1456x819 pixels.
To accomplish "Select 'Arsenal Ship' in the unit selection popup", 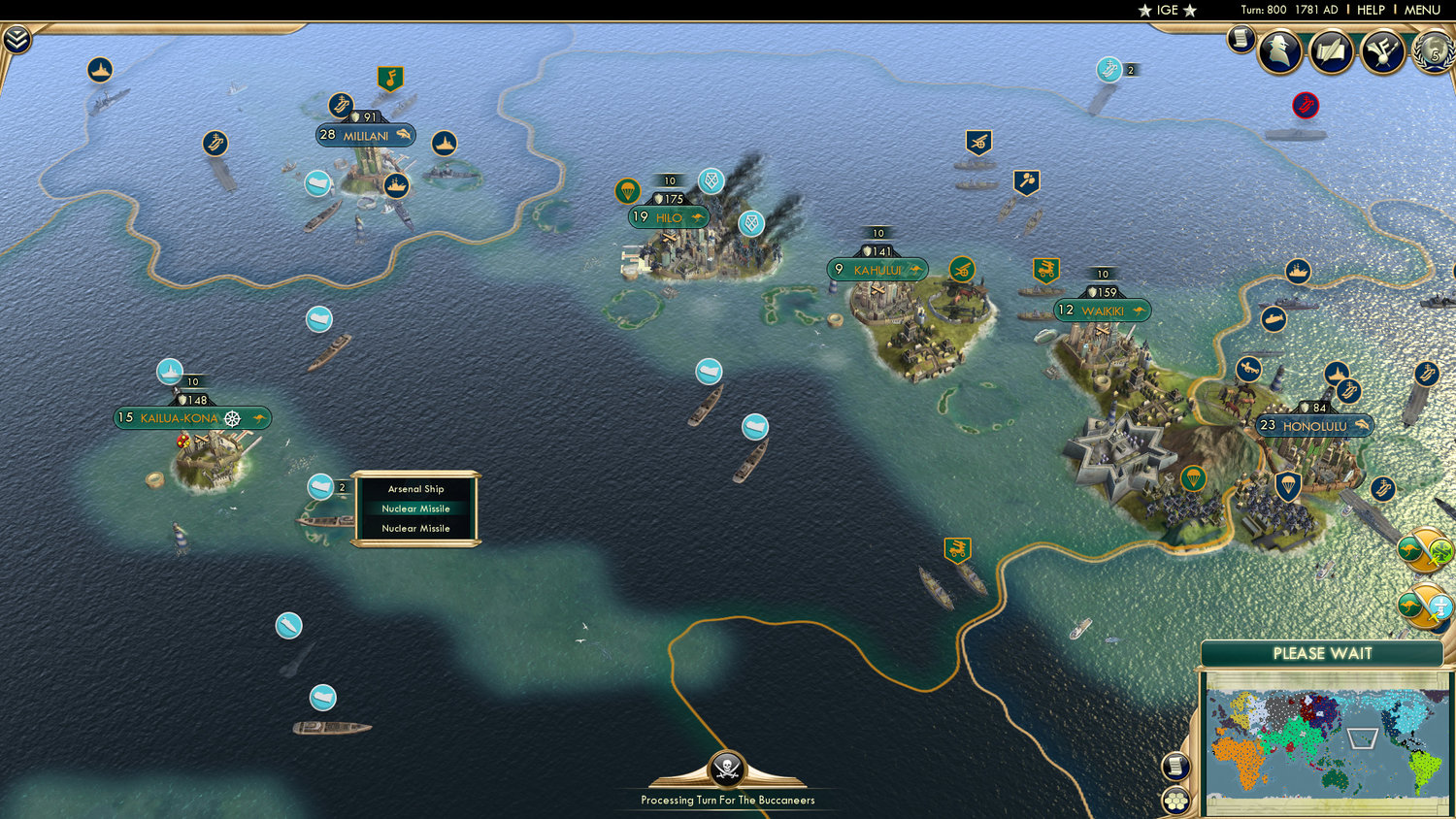I will pos(415,489).
